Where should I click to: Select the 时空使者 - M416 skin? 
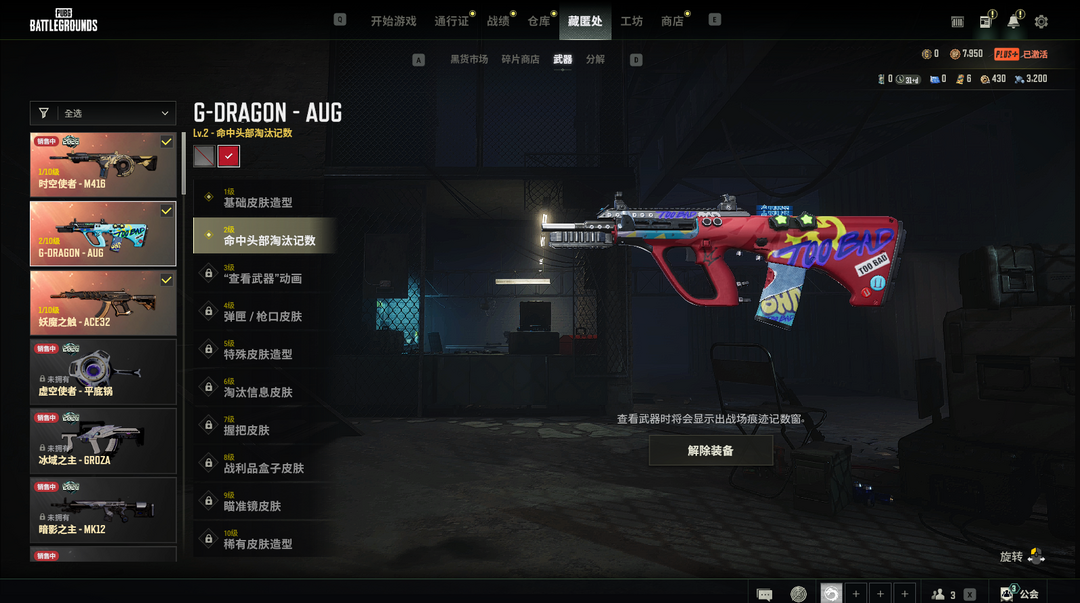coord(103,163)
